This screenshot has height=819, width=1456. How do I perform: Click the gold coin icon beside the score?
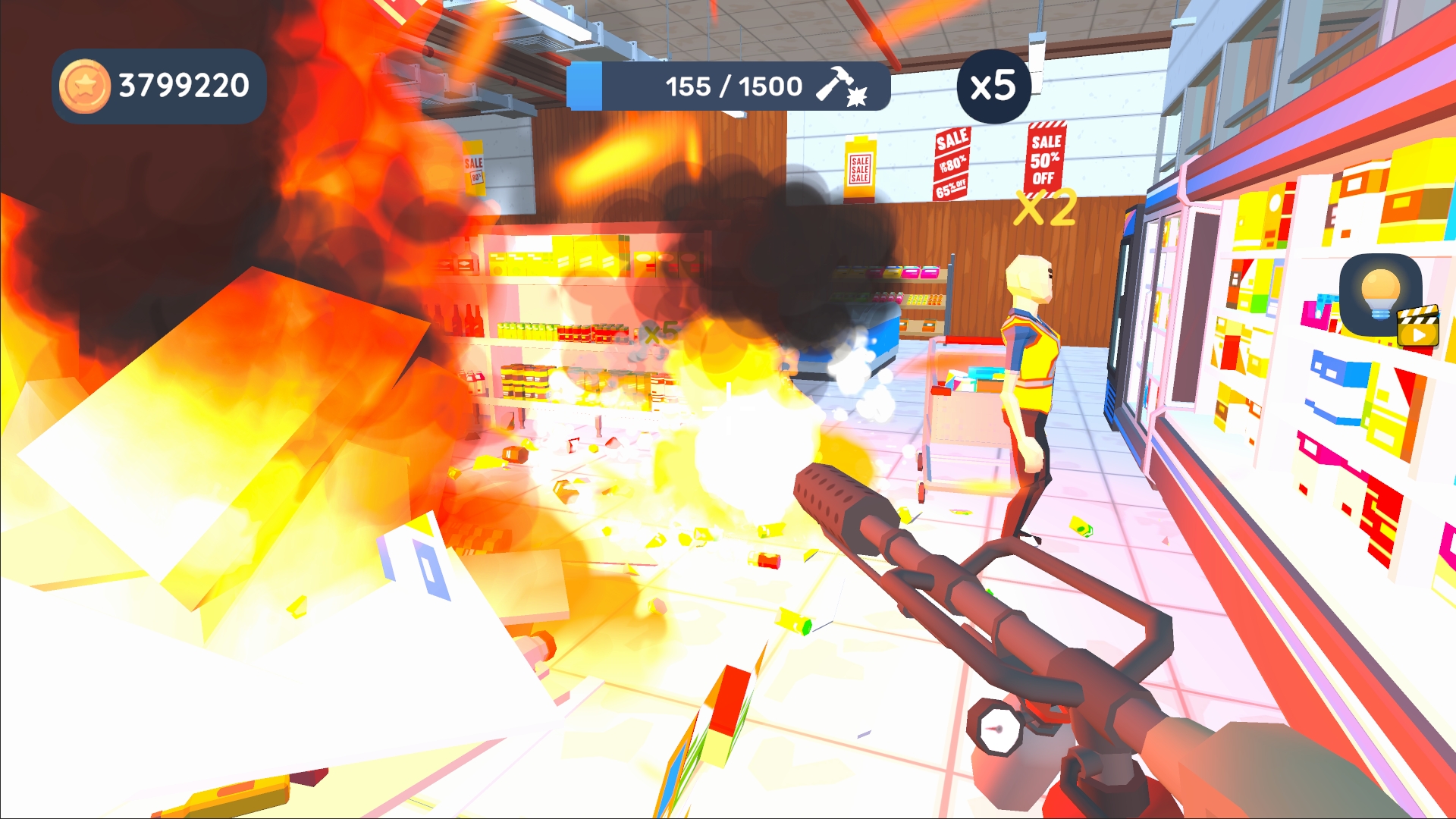tap(86, 86)
